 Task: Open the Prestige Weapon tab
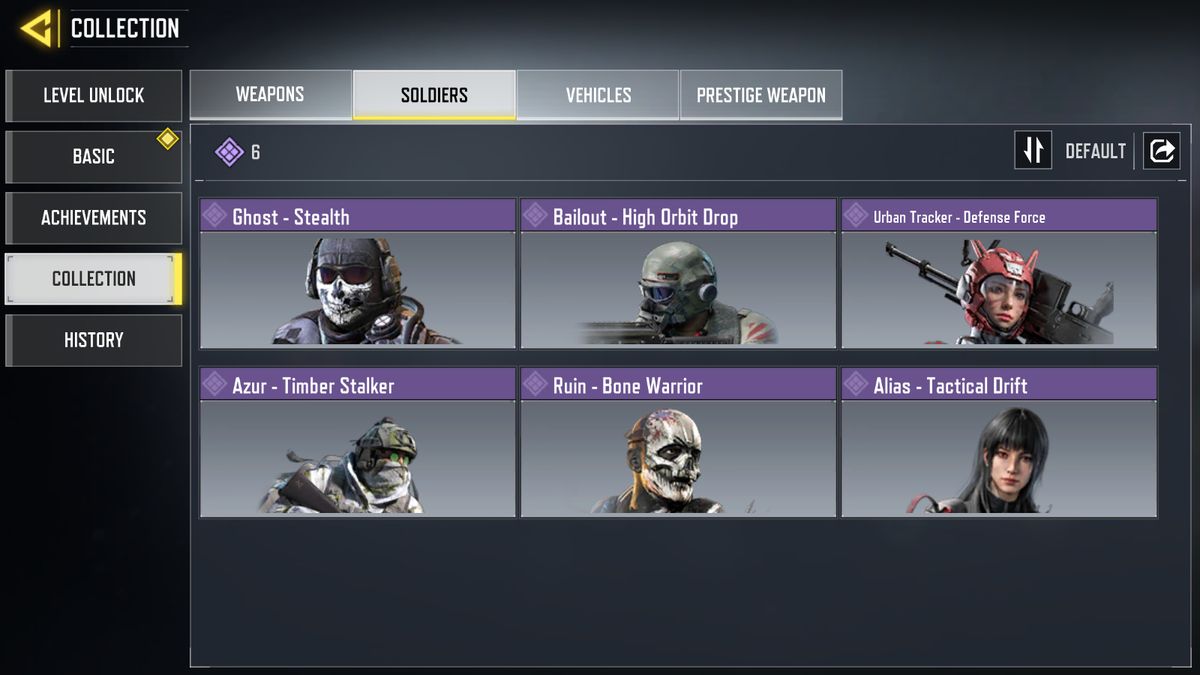click(x=761, y=95)
